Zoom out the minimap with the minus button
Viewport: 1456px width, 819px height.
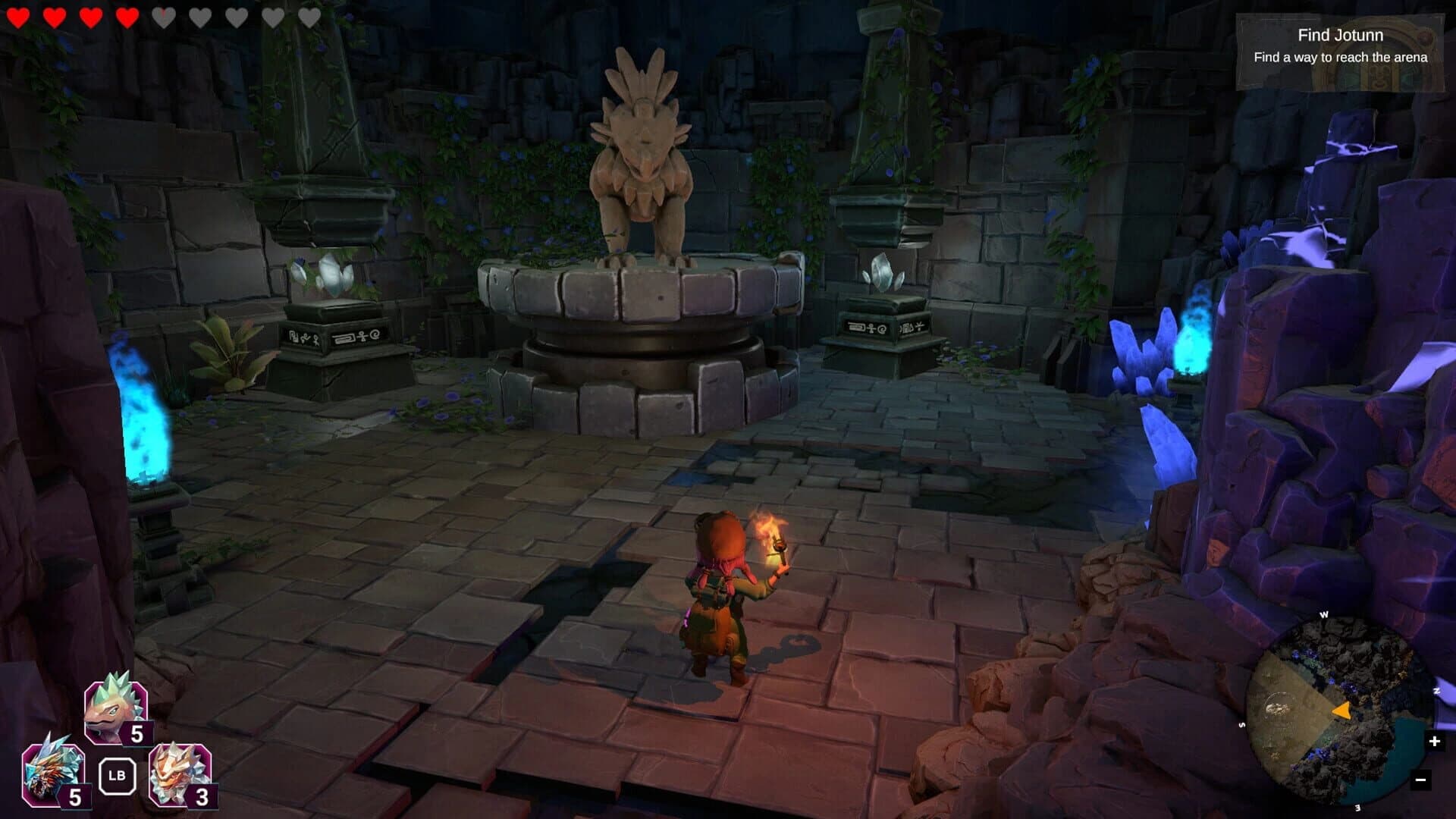(1421, 780)
